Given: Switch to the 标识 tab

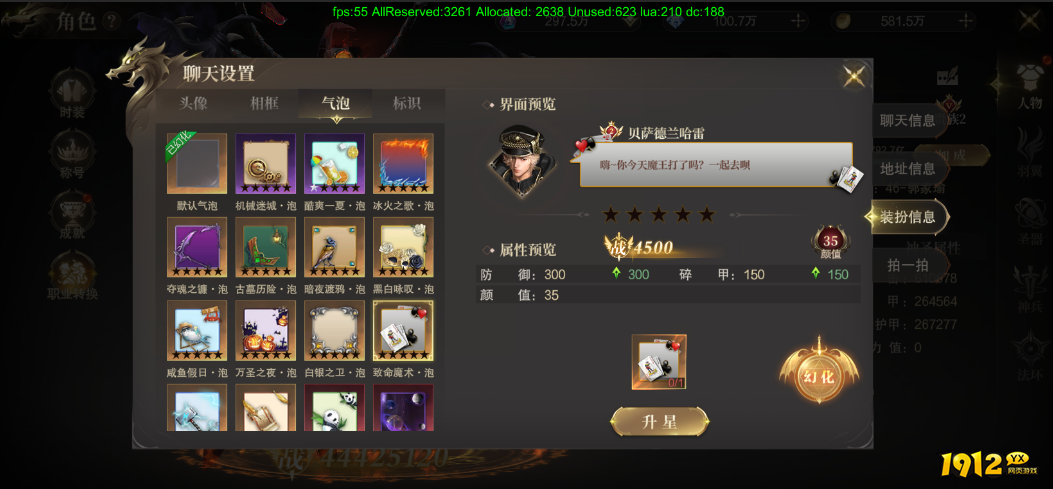Looking at the screenshot, I should [x=406, y=103].
